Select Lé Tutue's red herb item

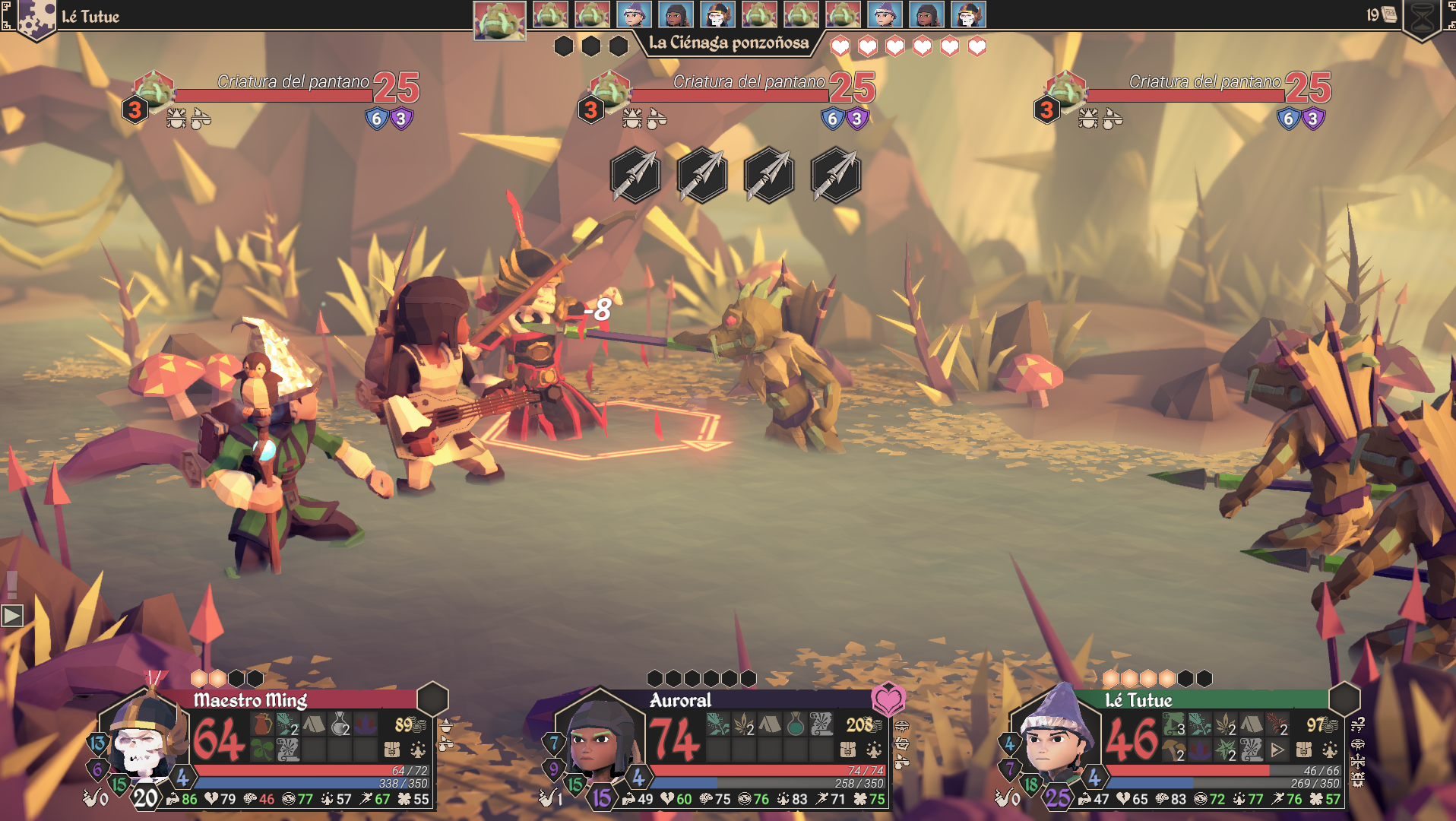(x=1277, y=724)
